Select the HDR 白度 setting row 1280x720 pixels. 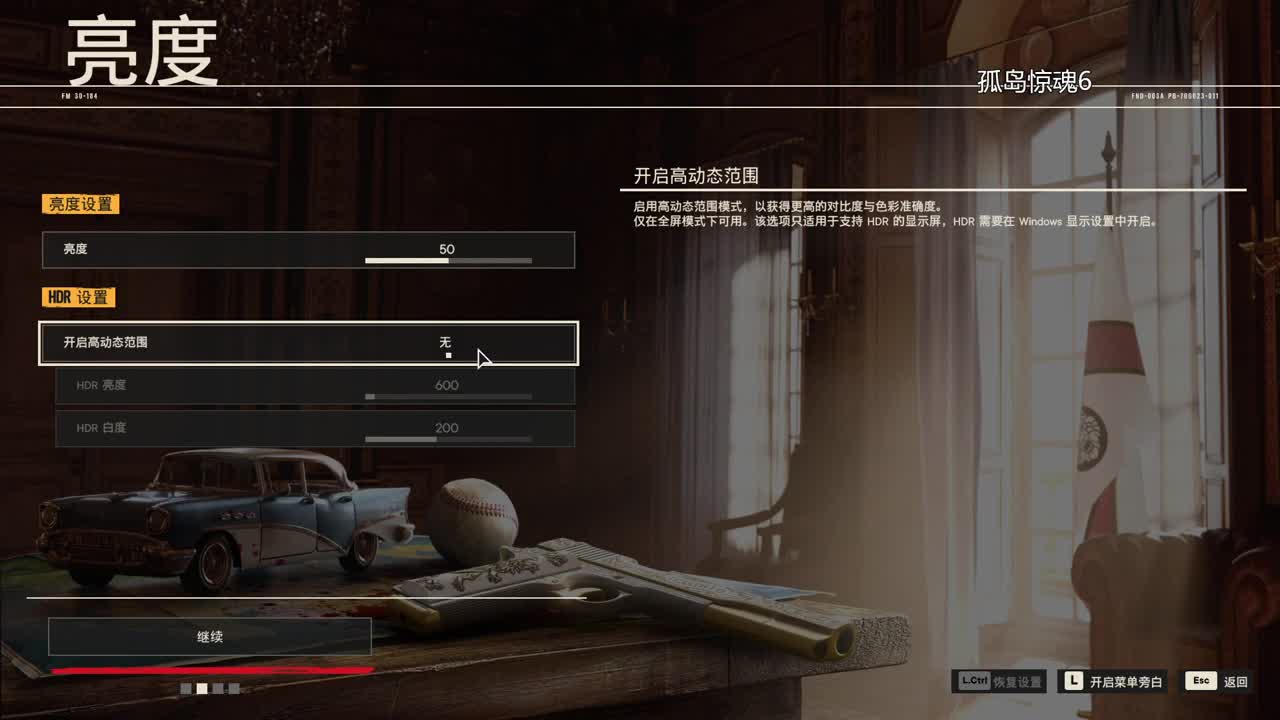(x=308, y=428)
